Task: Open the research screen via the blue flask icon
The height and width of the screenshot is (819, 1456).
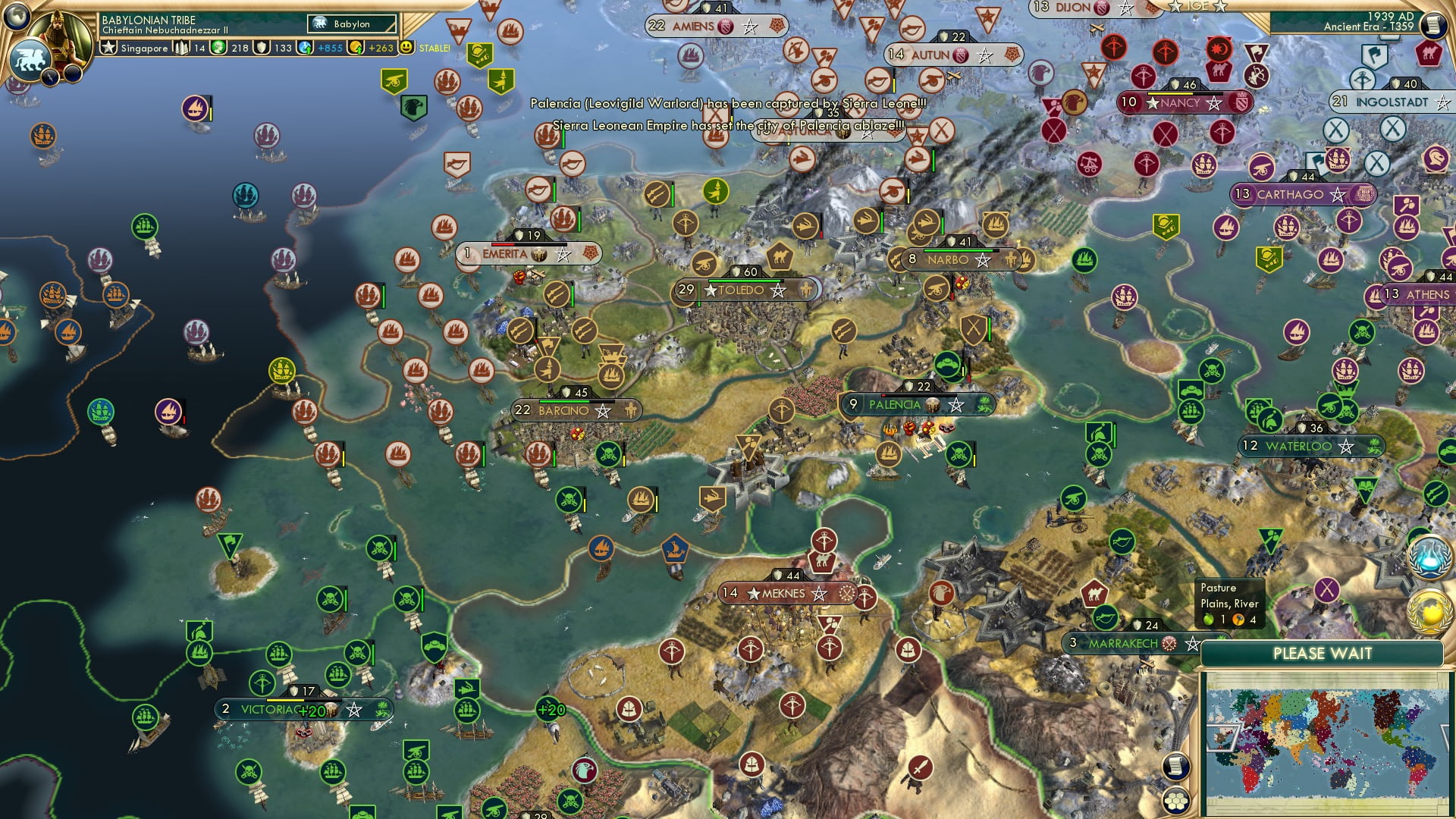Action: [1429, 557]
